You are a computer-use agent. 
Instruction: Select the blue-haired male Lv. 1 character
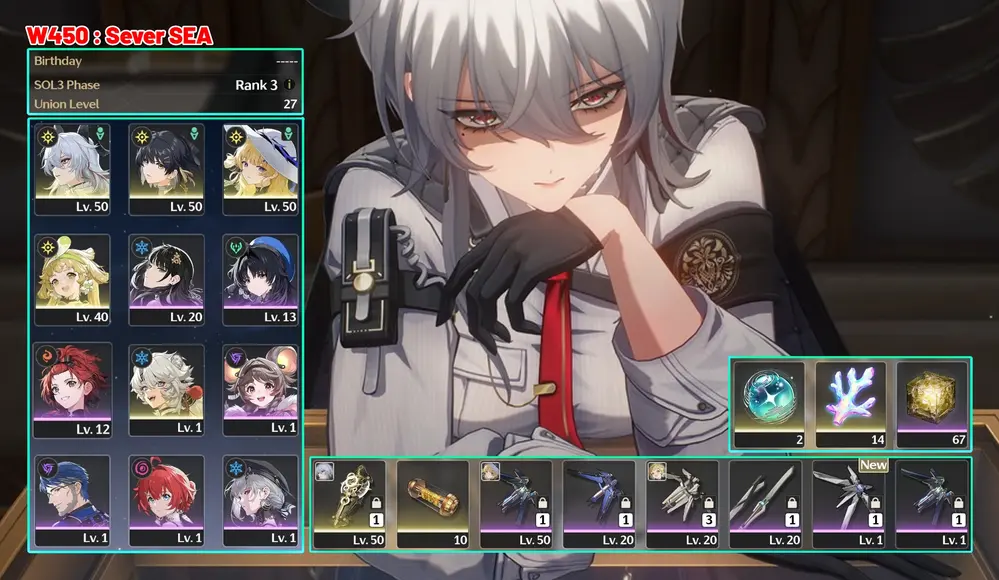71,498
